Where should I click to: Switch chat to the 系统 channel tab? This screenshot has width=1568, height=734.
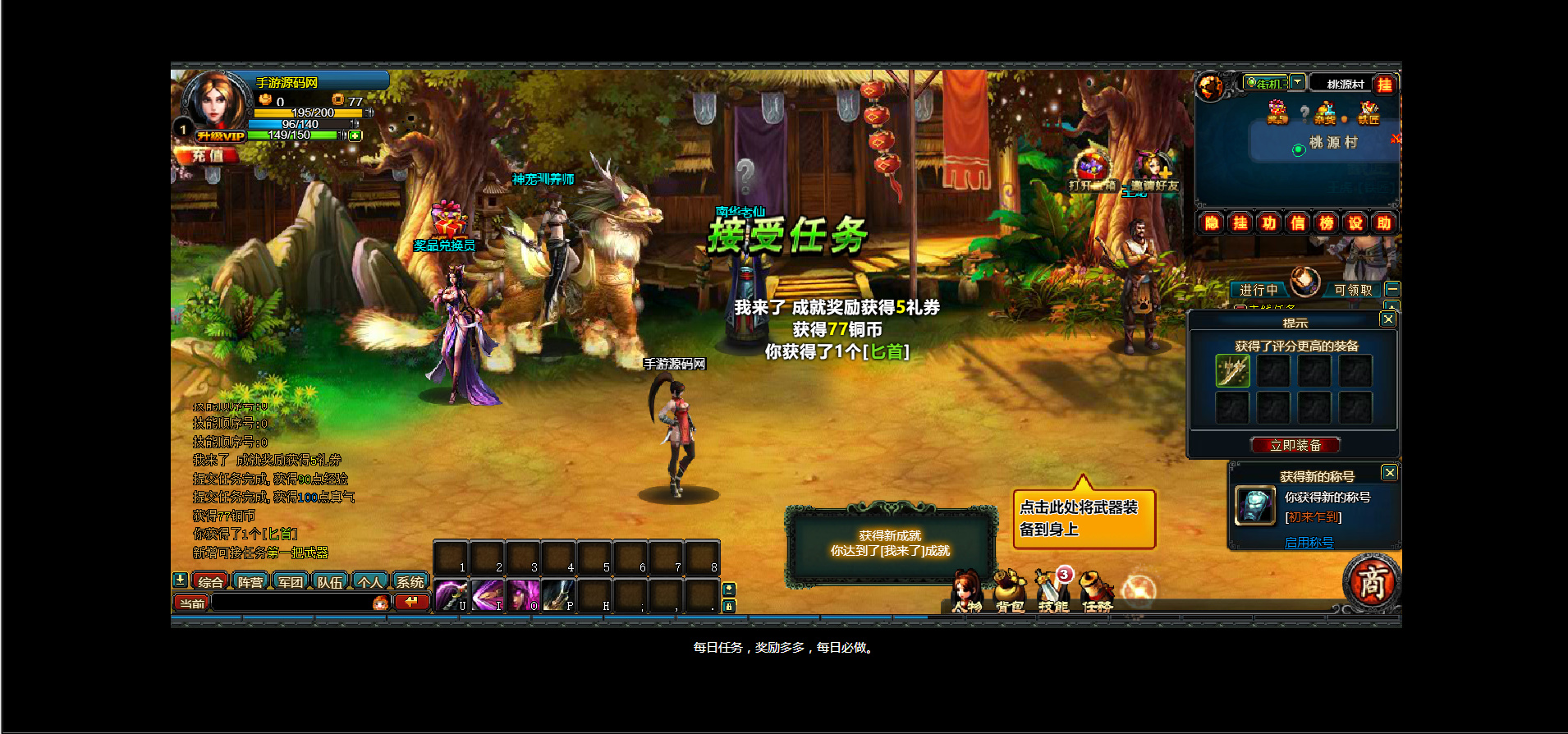click(x=410, y=581)
